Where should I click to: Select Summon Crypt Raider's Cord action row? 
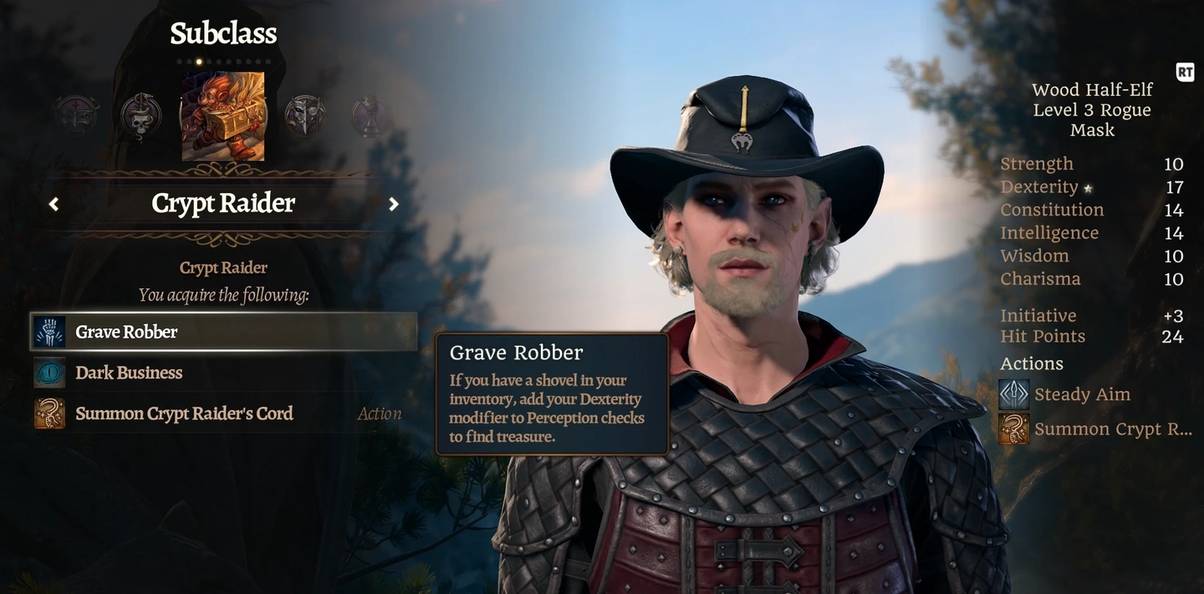[x=224, y=414]
